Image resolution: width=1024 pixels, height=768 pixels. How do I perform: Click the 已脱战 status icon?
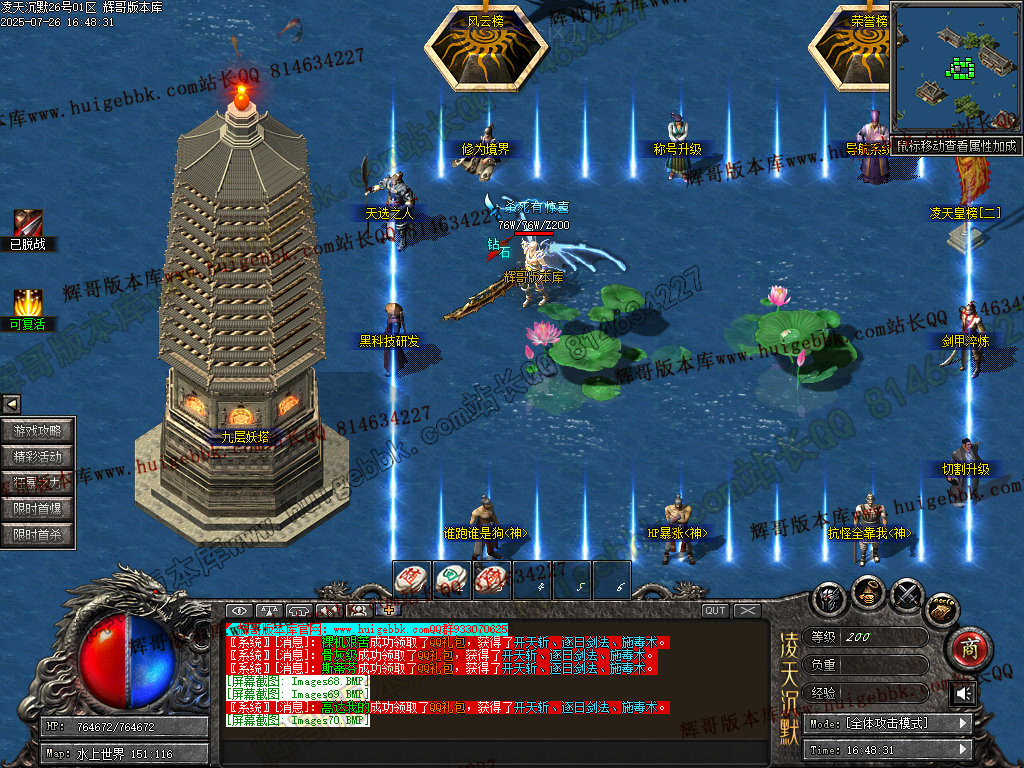[x=27, y=224]
